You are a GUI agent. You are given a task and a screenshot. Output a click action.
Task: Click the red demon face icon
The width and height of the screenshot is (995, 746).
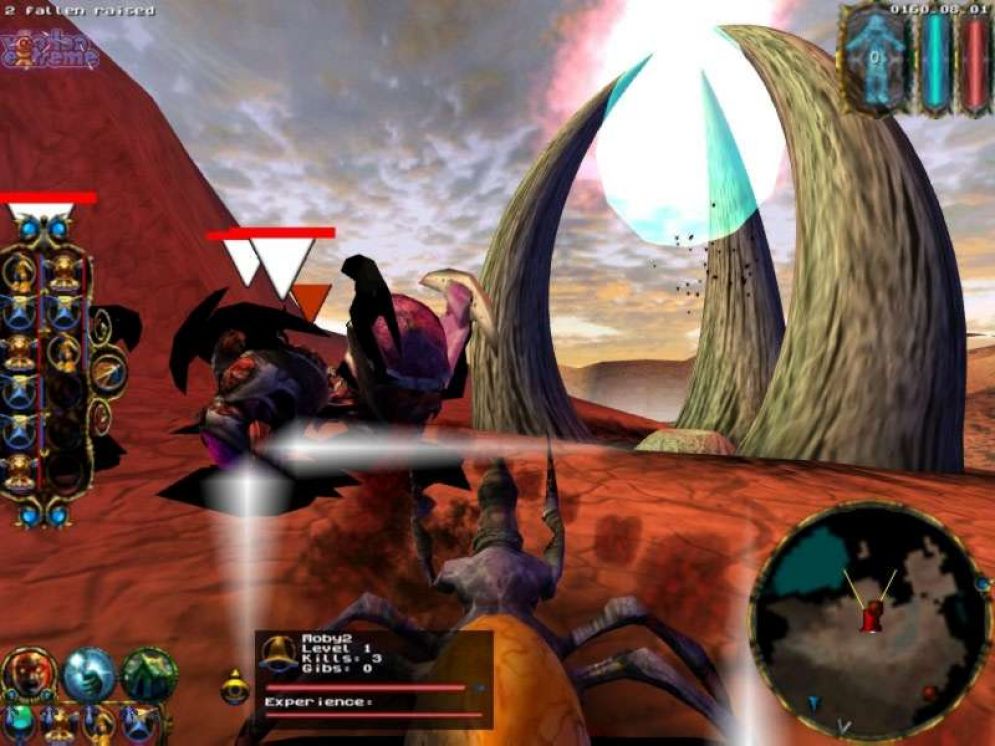coord(28,673)
